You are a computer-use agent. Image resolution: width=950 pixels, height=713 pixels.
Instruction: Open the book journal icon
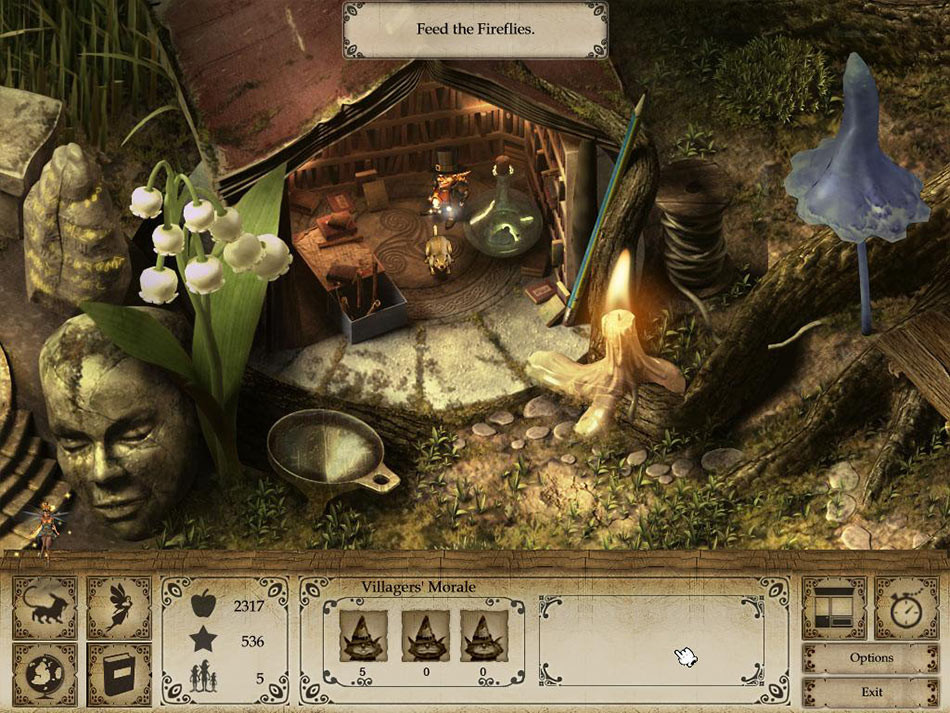click(x=119, y=675)
